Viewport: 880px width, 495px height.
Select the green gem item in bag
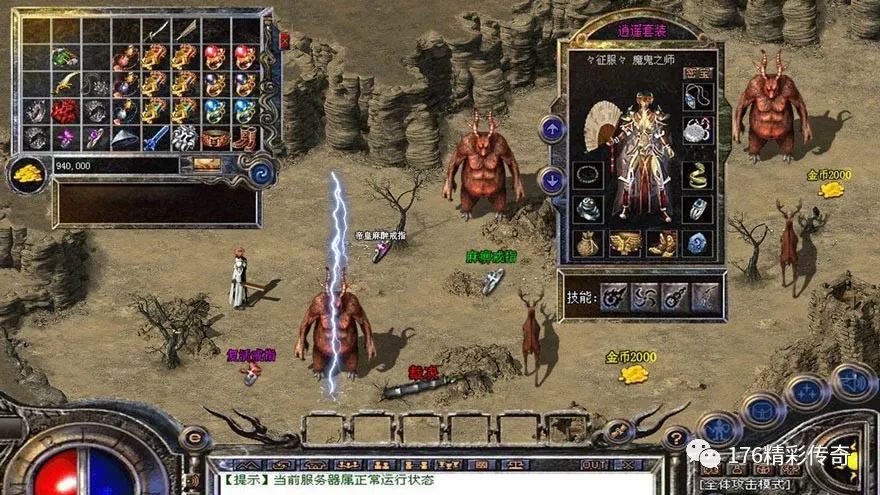[x=66, y=57]
